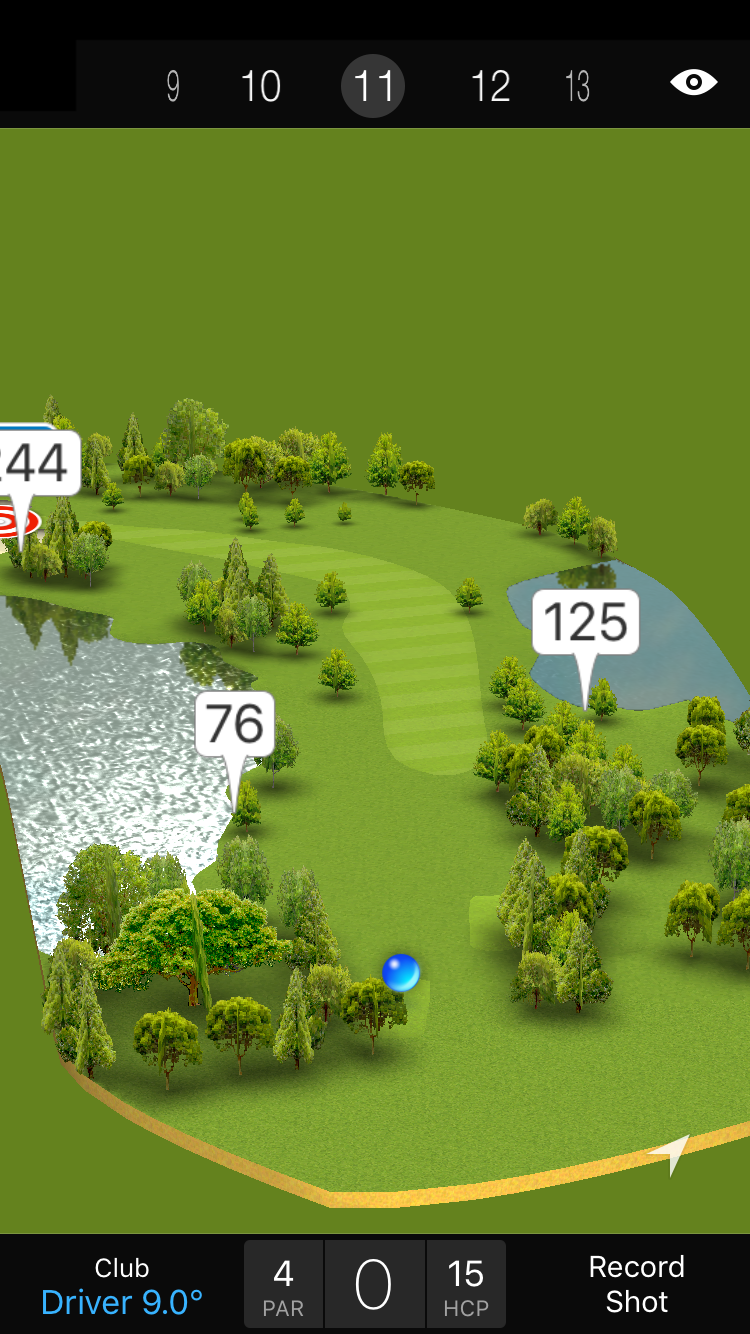Viewport: 750px width, 1334px height.
Task: Select the 76 yard distance marker
Action: [x=234, y=724]
